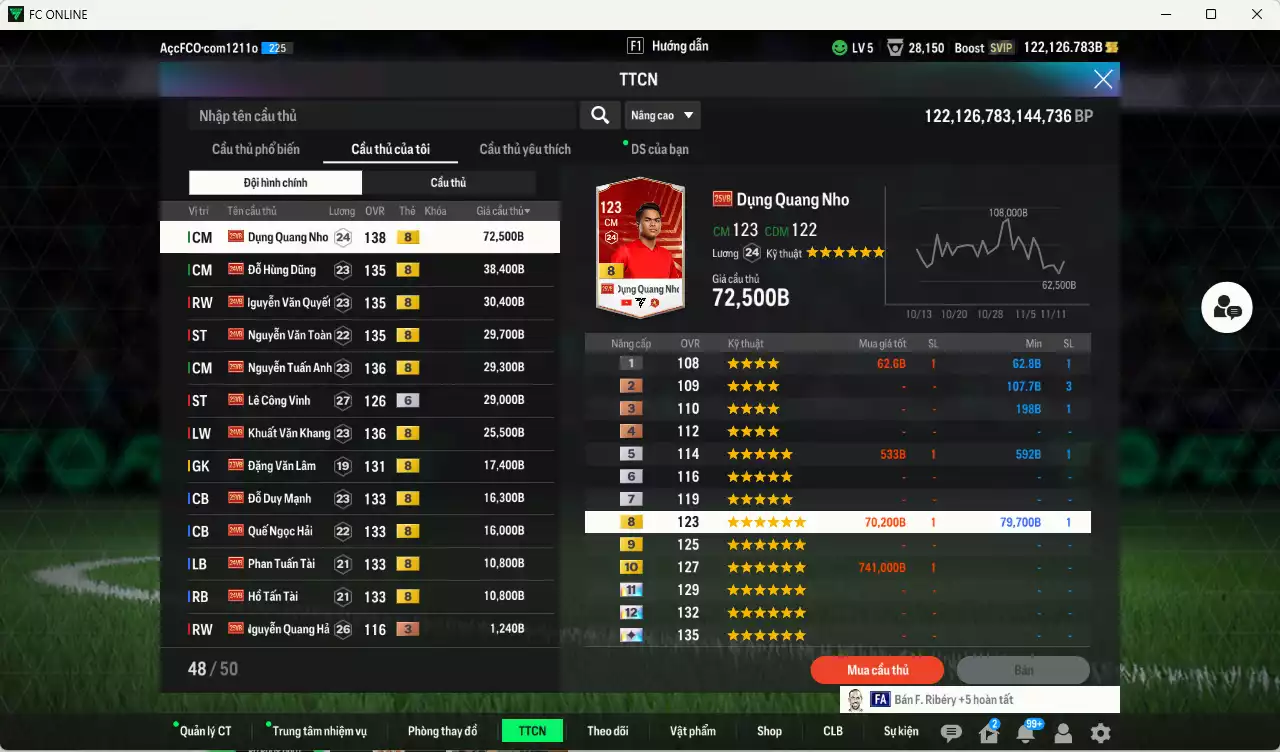Minimize the FC ONLINE window
Screen dimensions: 1280x752
pyautogui.click(x=1165, y=15)
